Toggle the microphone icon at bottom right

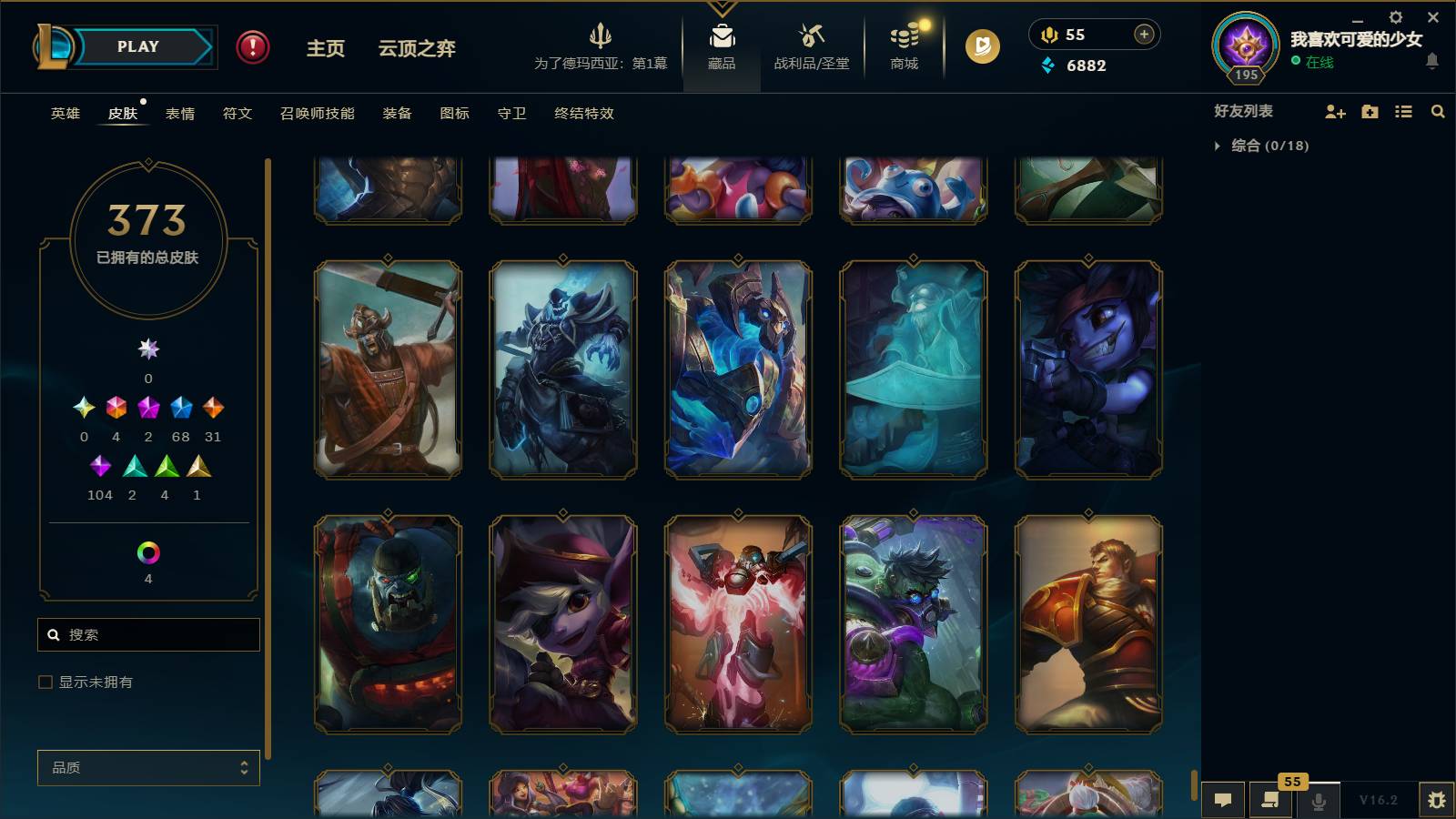(x=1319, y=802)
